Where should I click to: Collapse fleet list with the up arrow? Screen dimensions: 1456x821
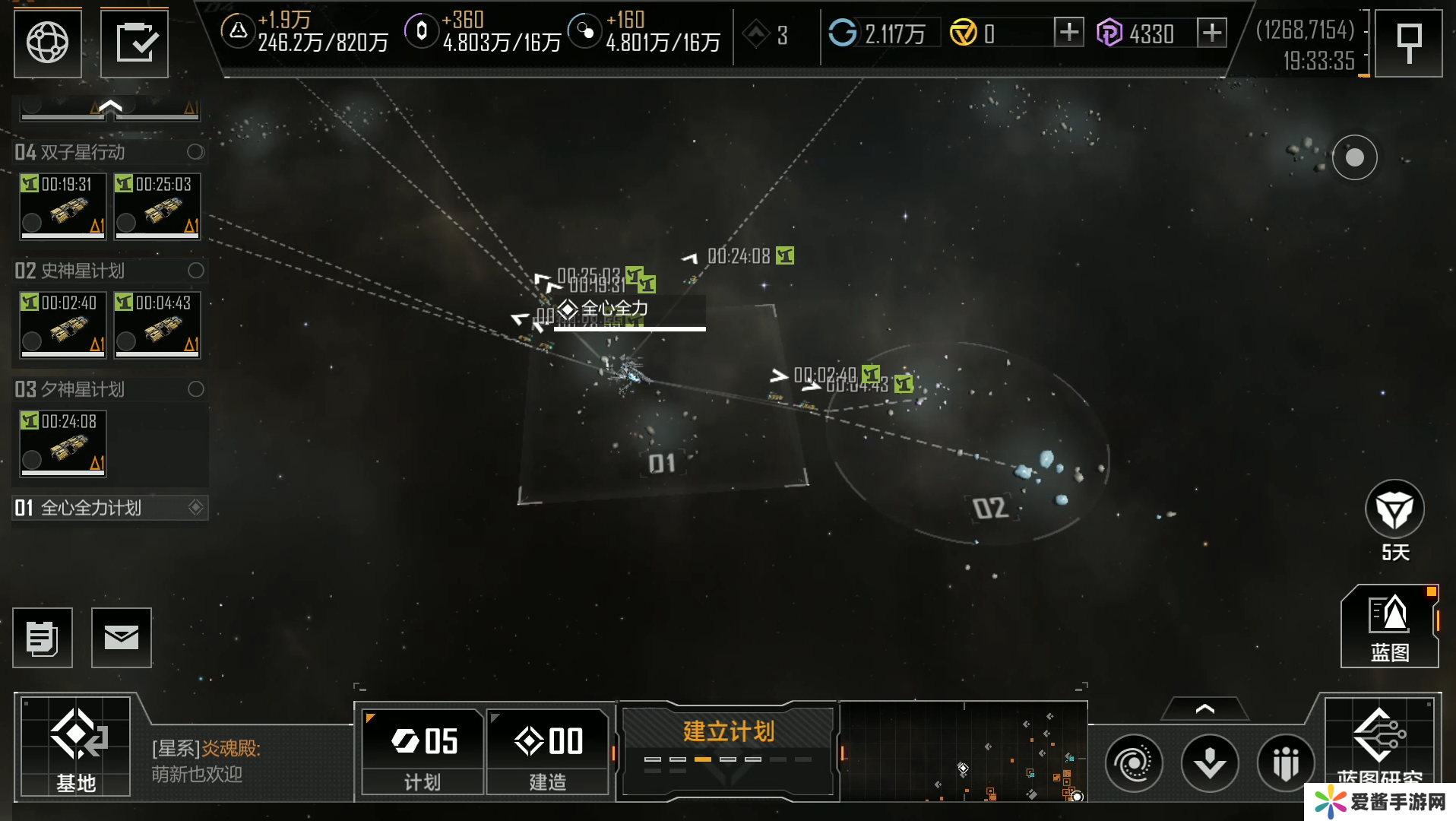click(x=110, y=107)
